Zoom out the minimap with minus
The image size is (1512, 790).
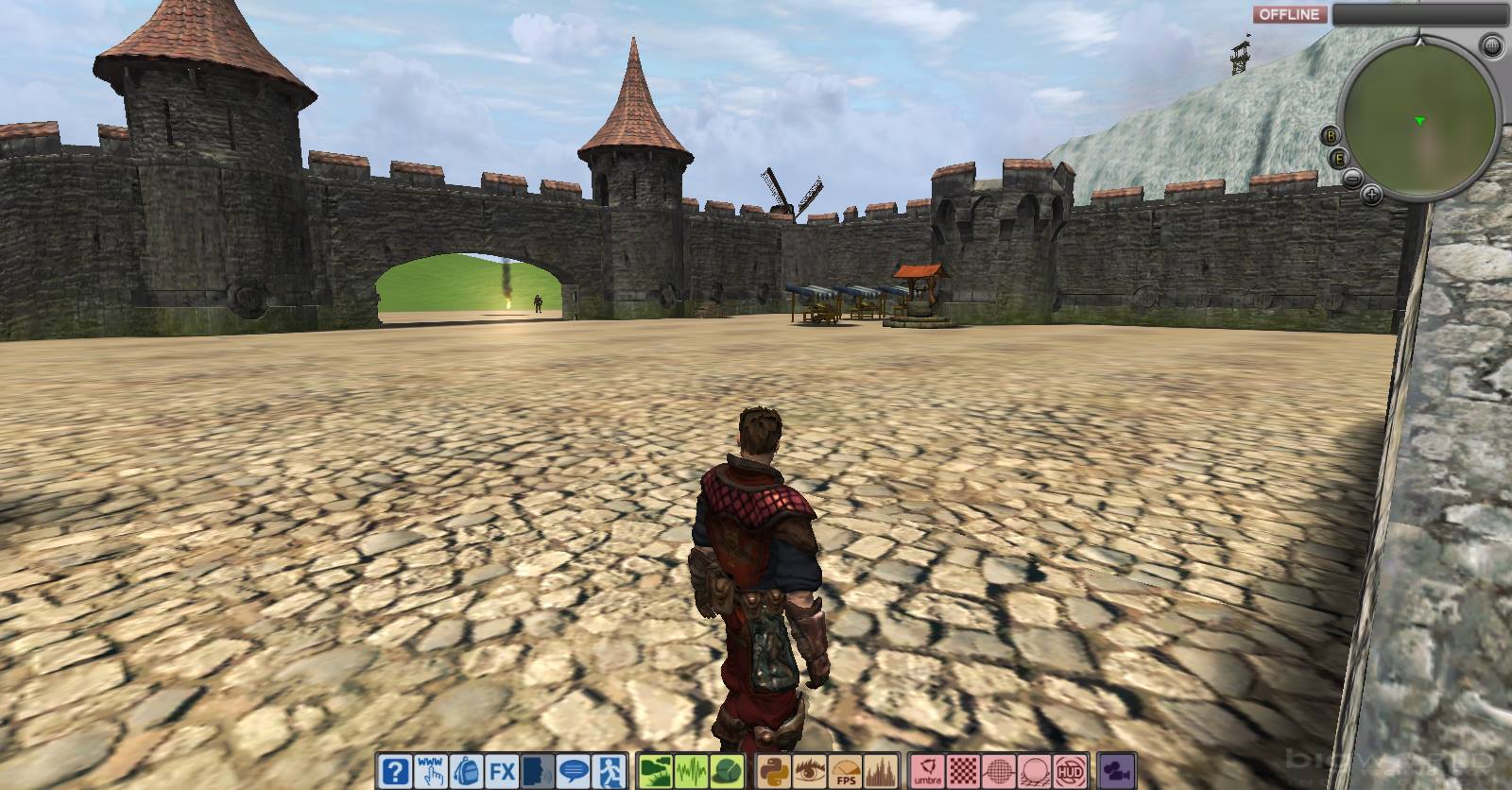tap(1352, 178)
